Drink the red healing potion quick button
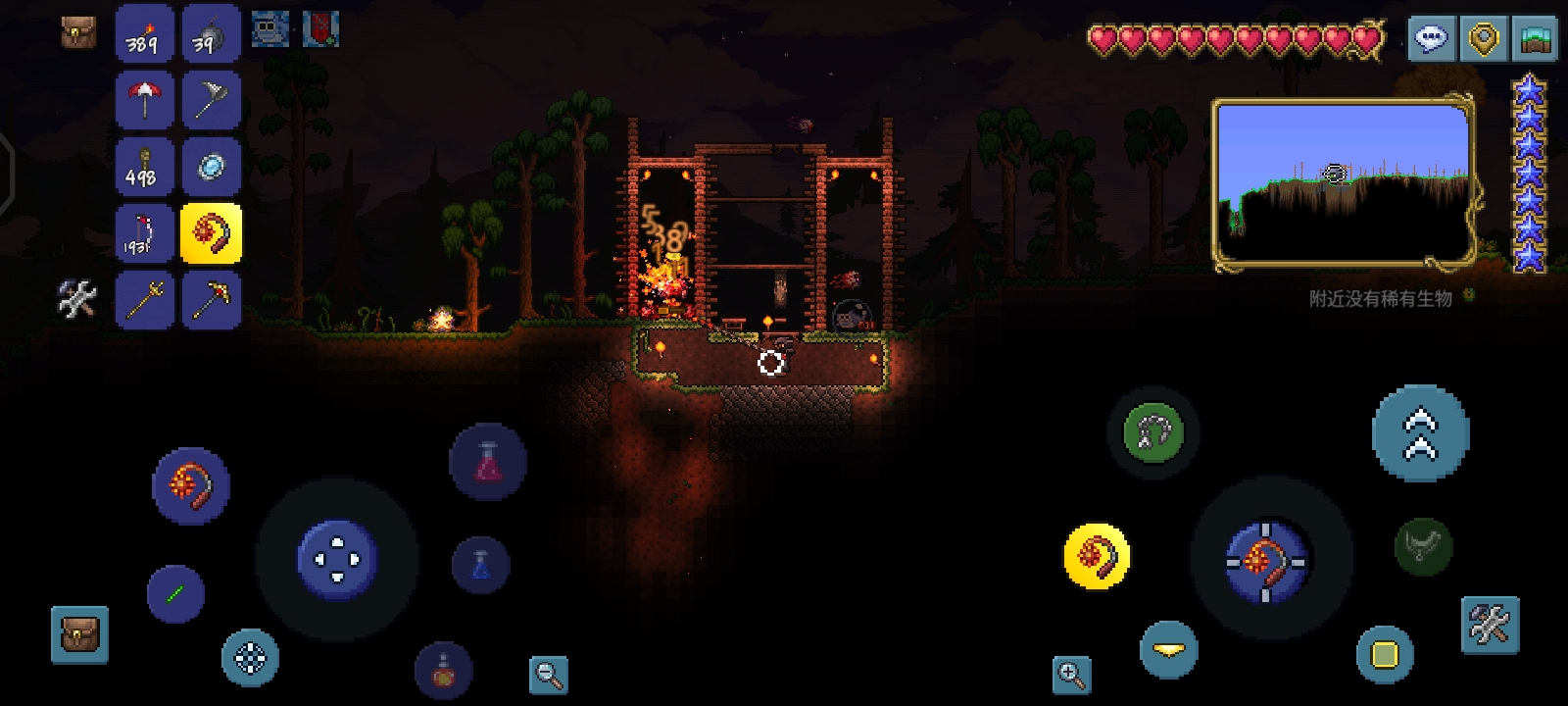The height and width of the screenshot is (706, 1568). pos(487,462)
